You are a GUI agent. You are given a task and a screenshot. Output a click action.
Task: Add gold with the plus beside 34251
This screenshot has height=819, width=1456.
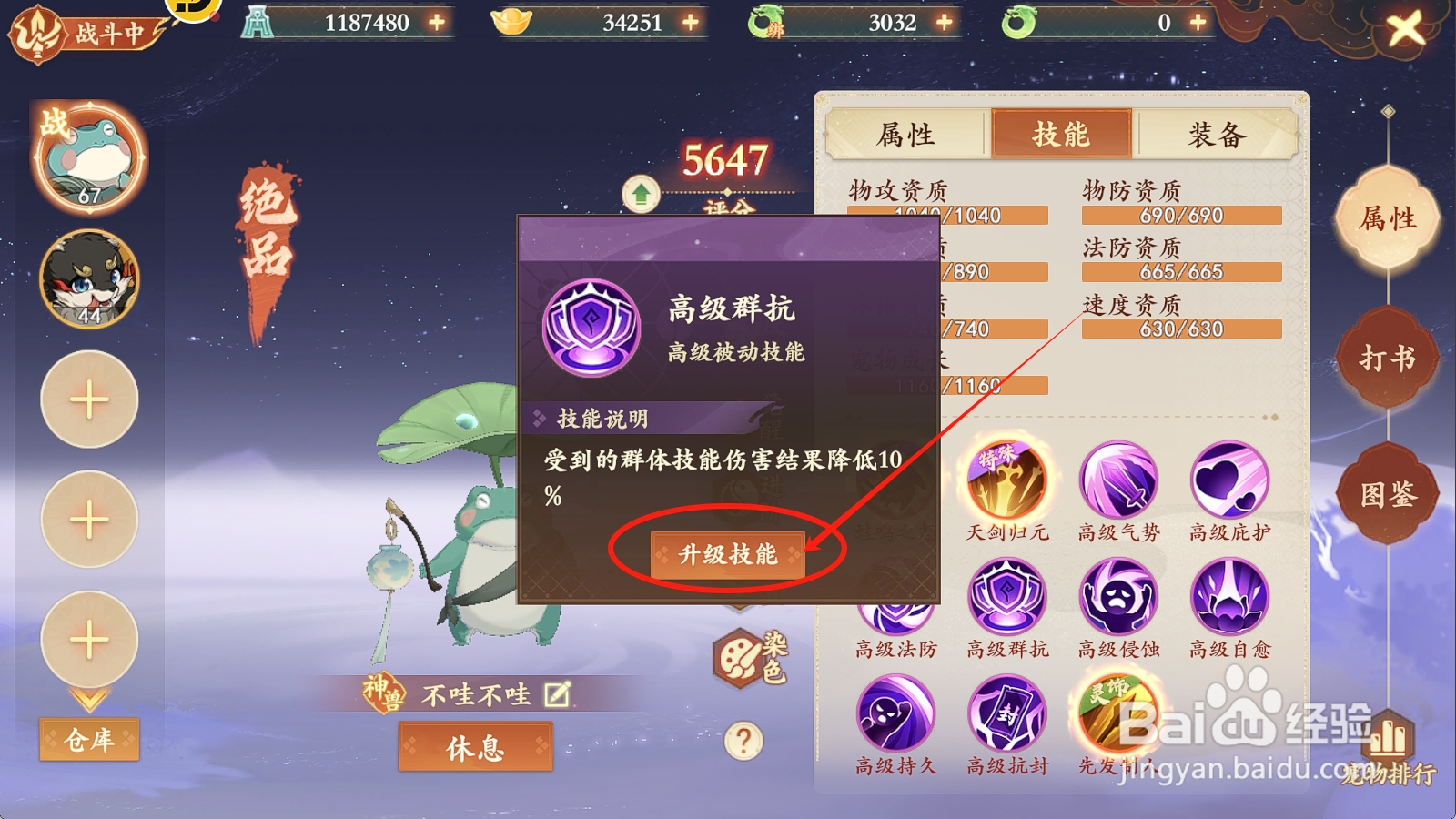689,22
